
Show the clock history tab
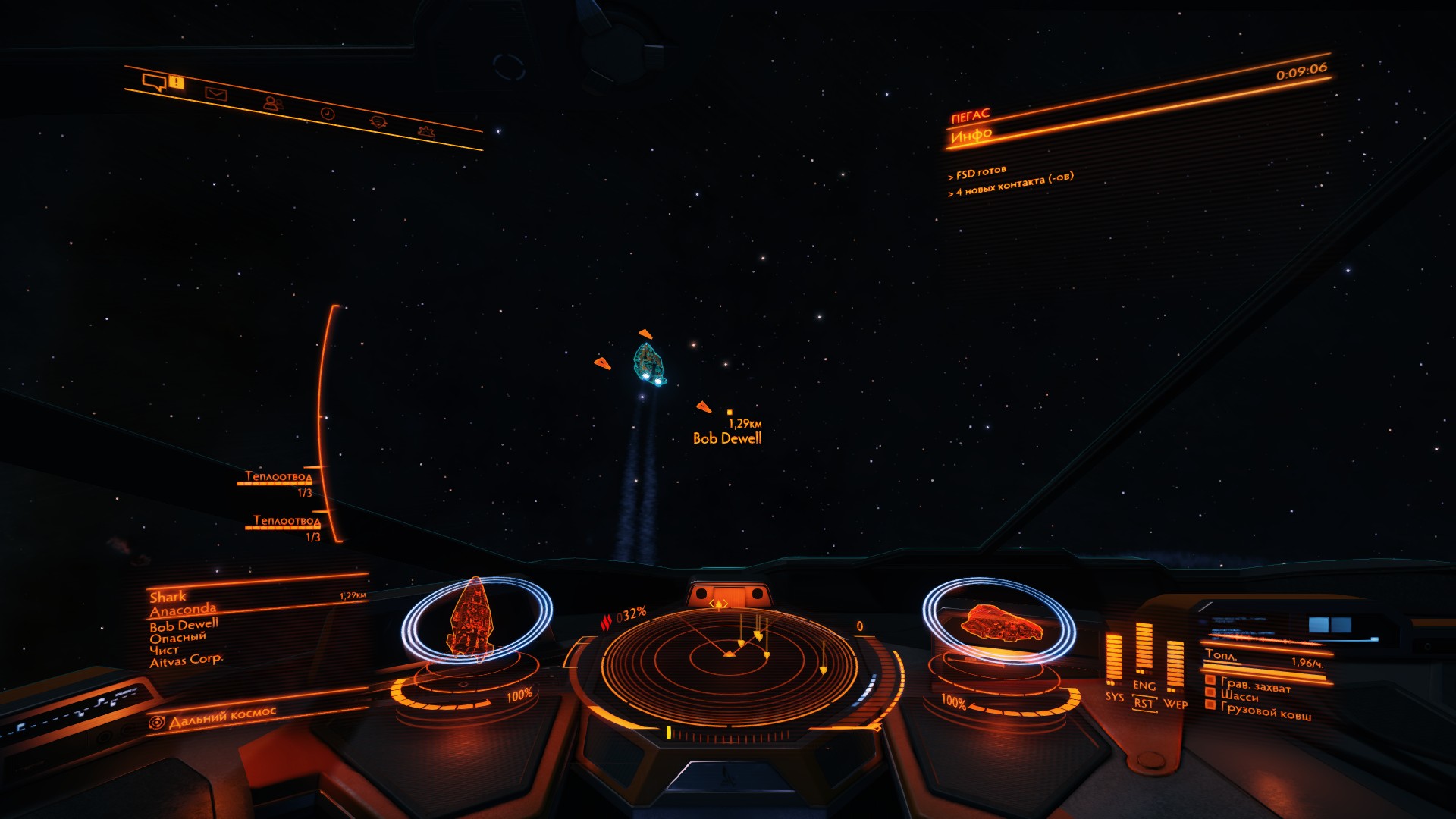coord(327,113)
